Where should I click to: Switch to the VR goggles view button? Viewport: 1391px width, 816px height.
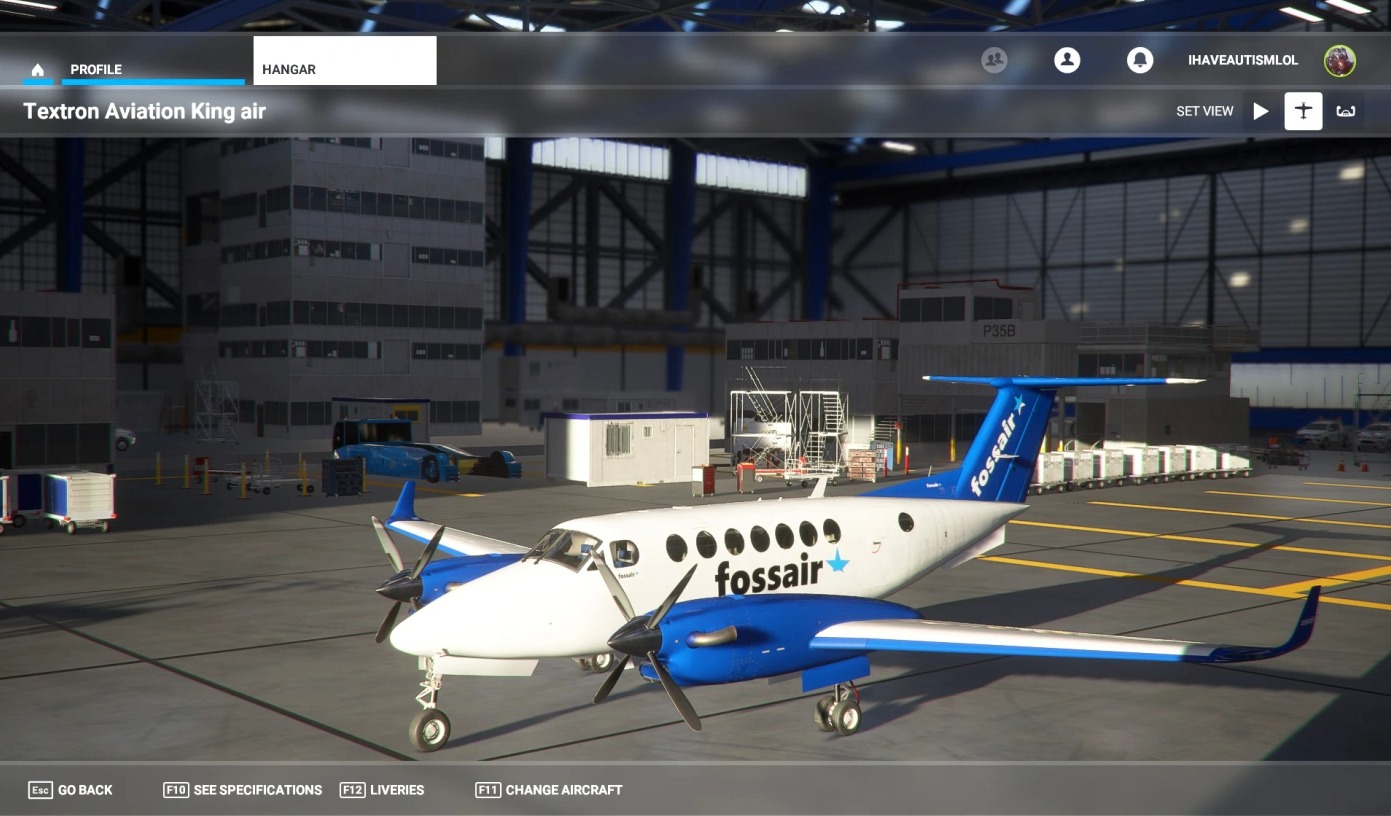click(x=1346, y=111)
